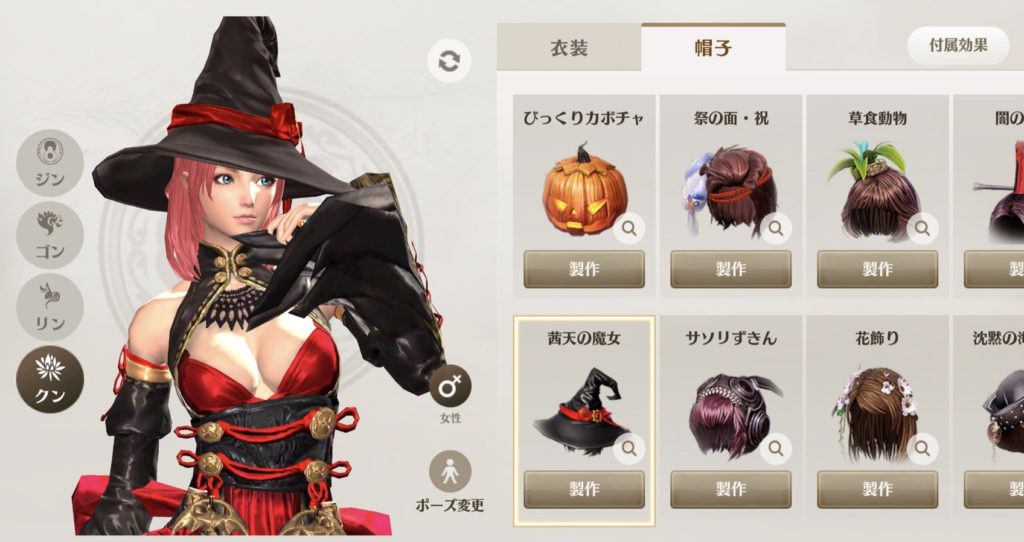Craft the 花飾り flower ornament
The height and width of the screenshot is (542, 1024).
877,489
